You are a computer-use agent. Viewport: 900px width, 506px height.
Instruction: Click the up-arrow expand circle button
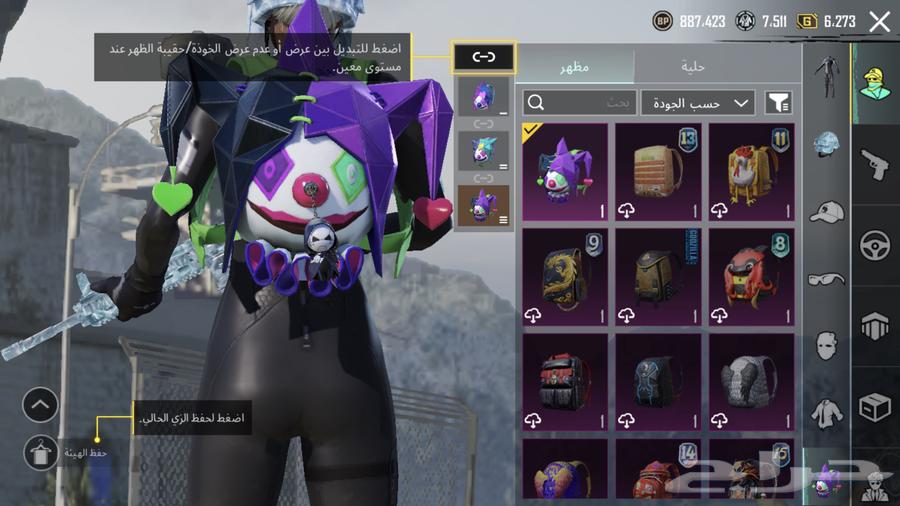coord(41,405)
